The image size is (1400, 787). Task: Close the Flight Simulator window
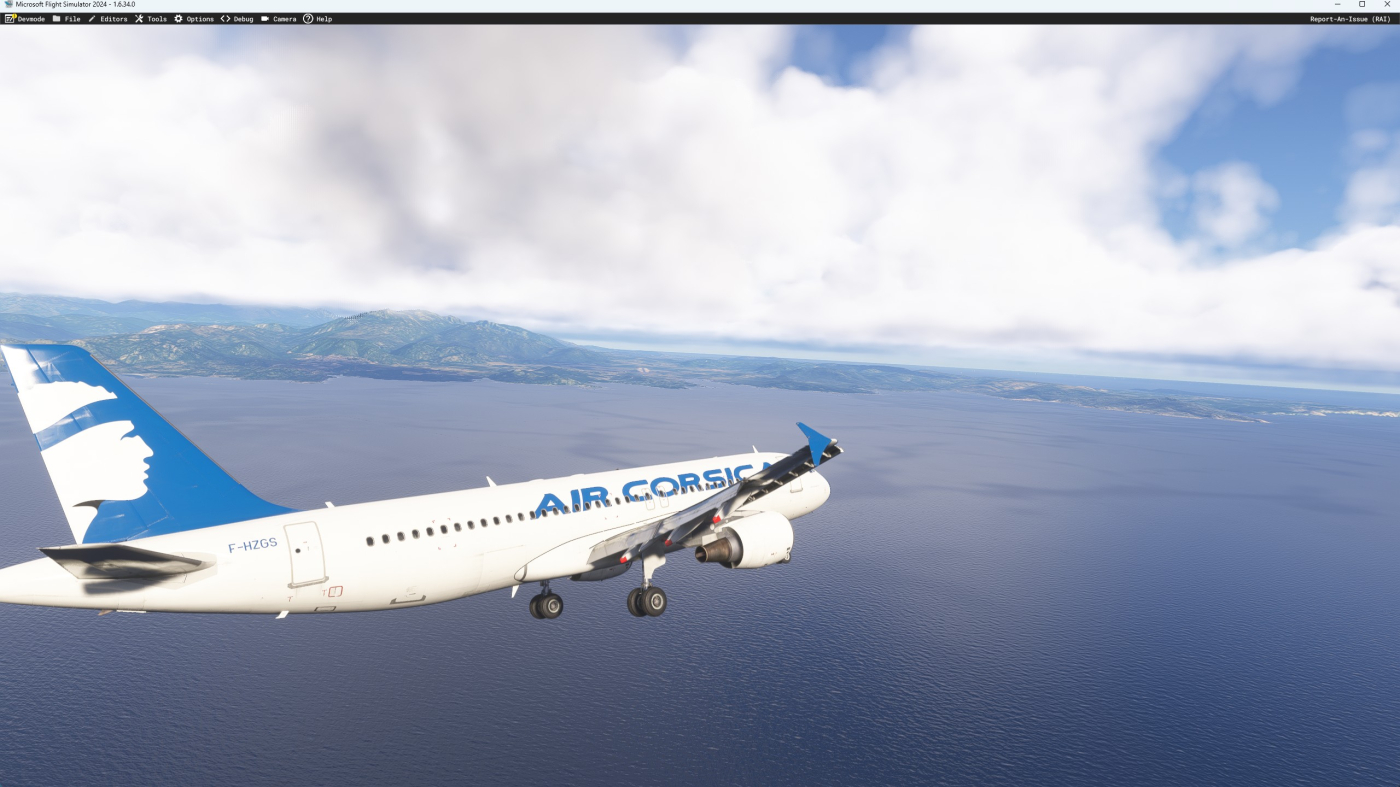[1385, 5]
